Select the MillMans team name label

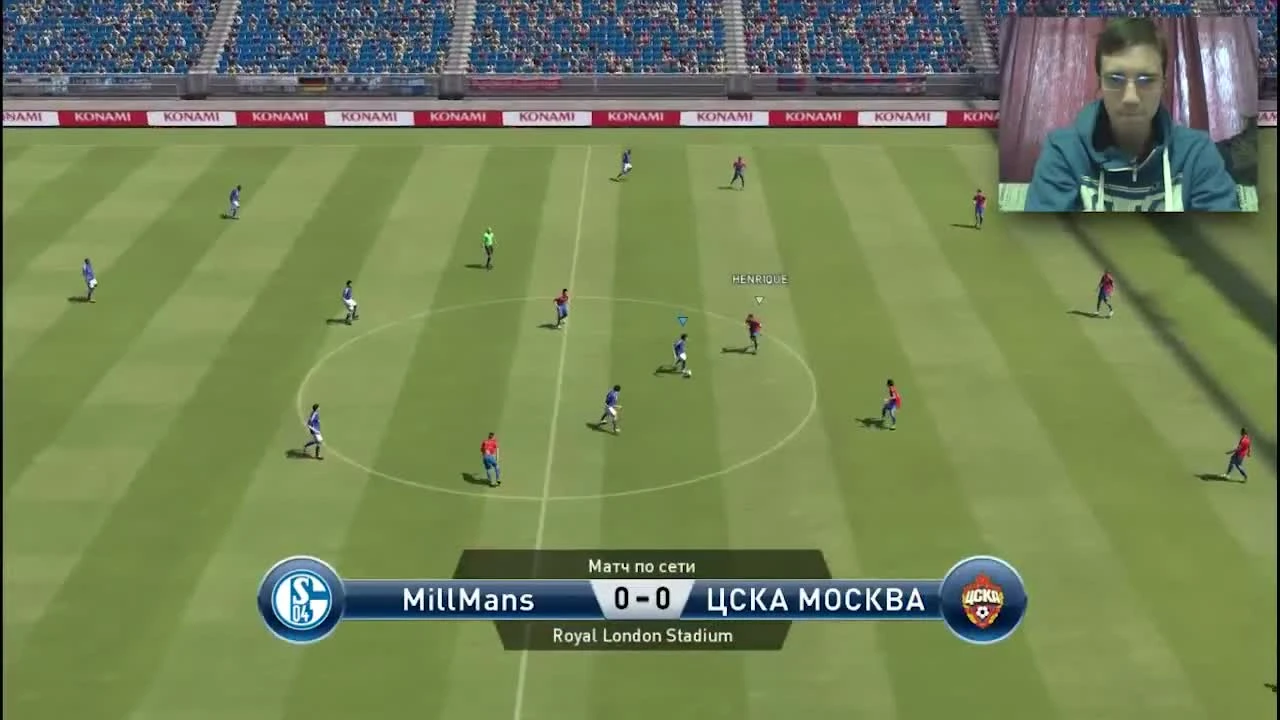coord(468,600)
